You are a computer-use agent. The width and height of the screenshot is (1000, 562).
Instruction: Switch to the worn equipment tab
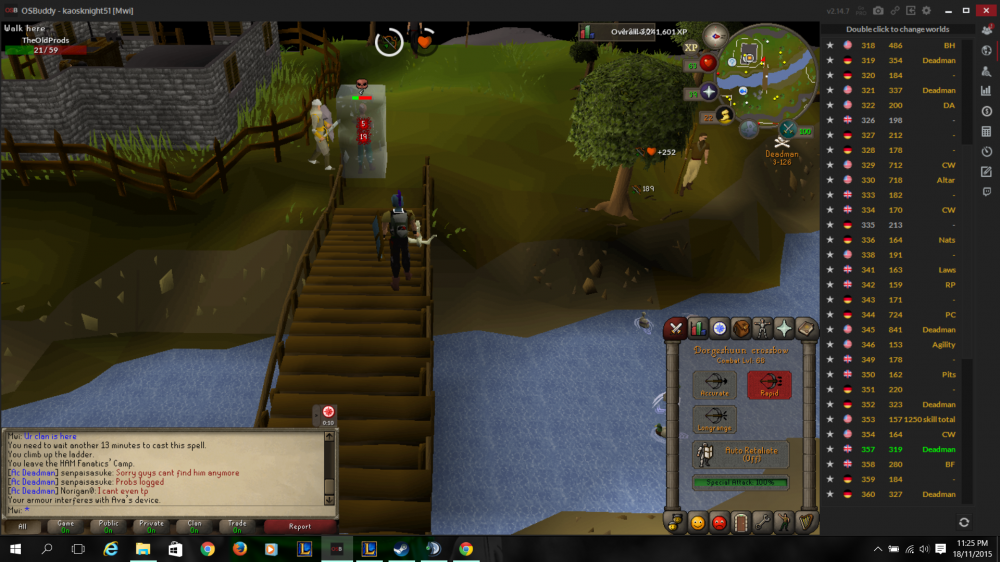point(763,328)
